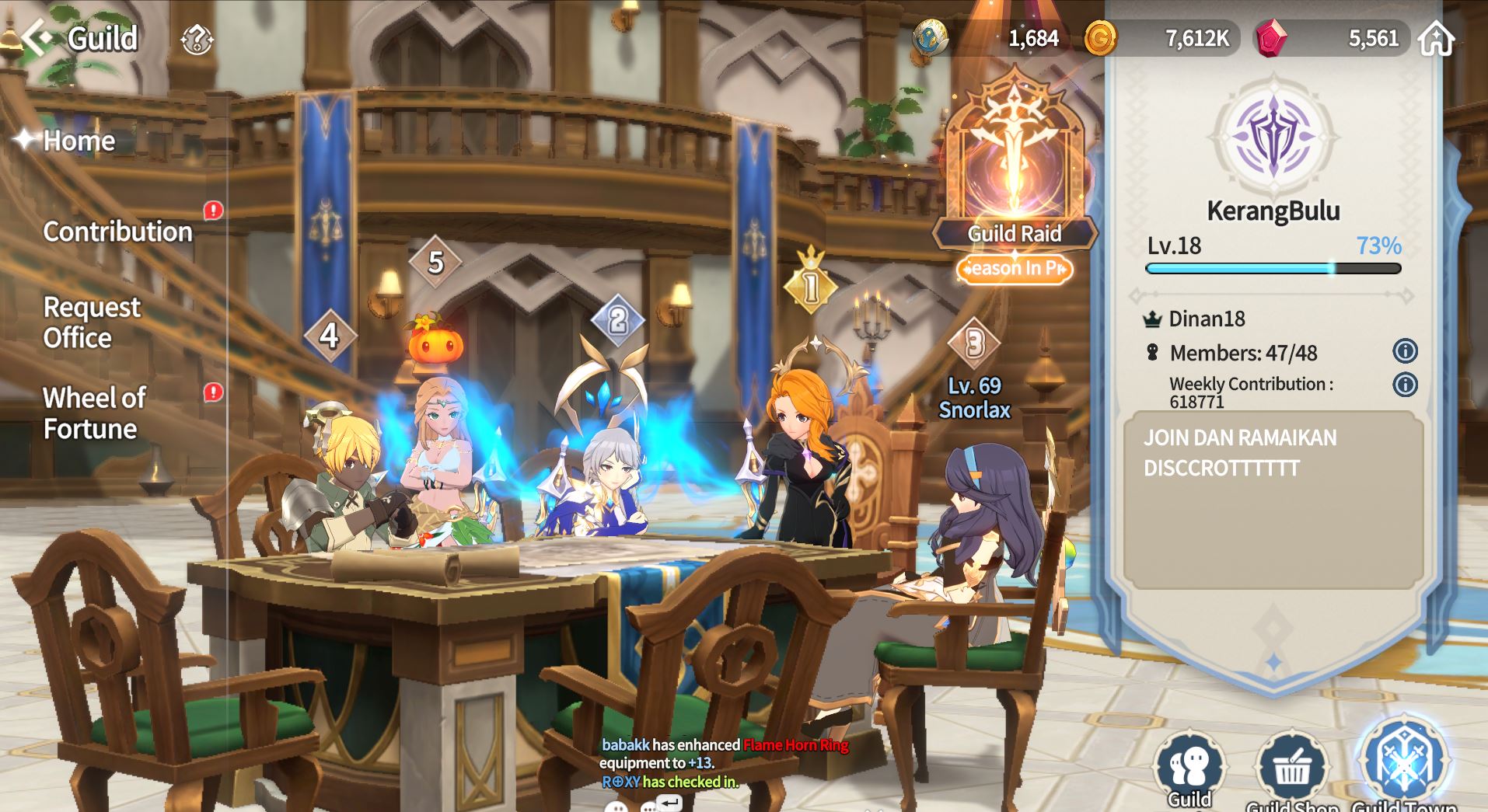Enter the Guild Town

coord(1403,765)
